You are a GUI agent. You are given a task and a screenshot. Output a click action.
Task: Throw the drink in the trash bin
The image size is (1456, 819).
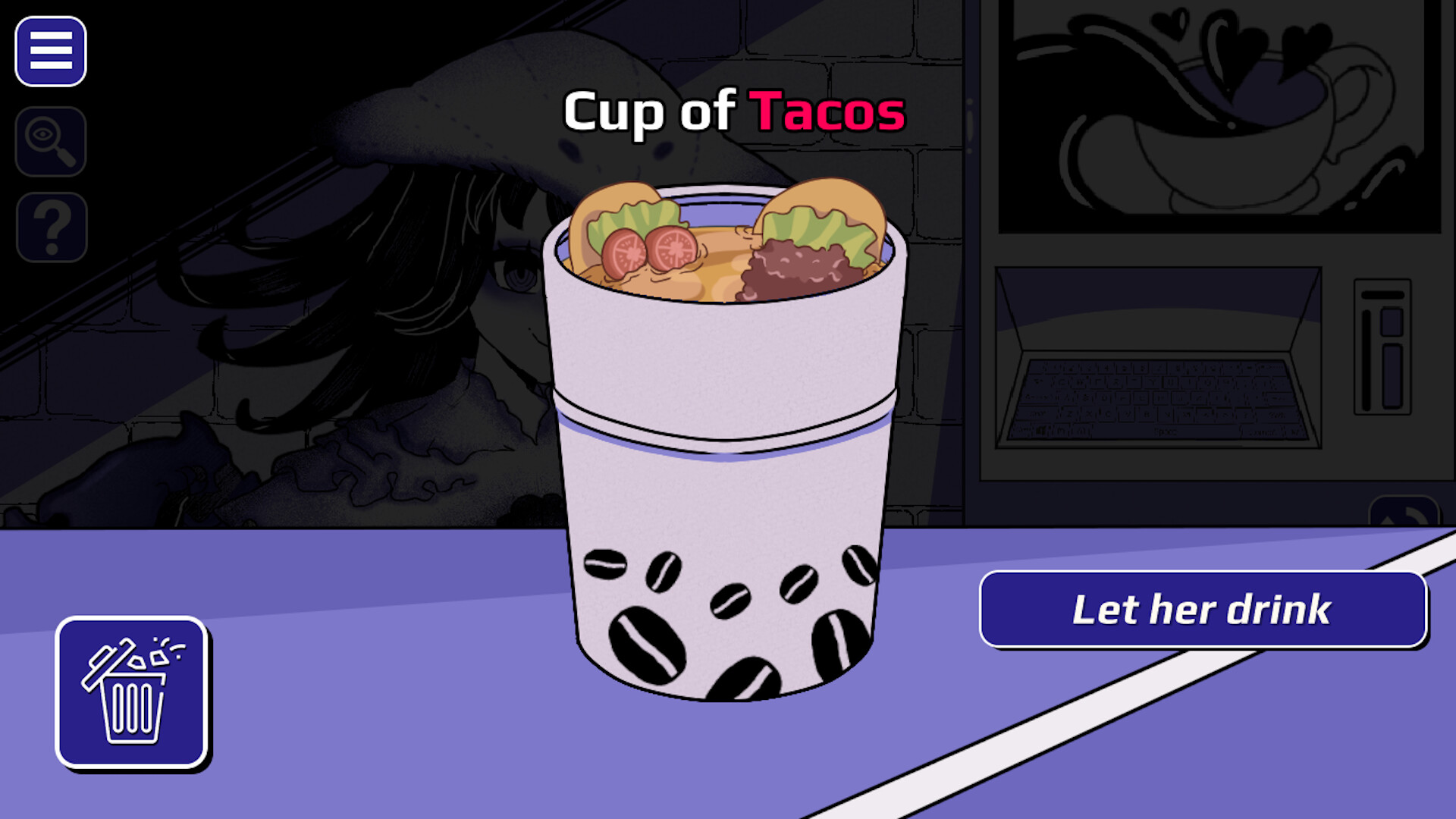coord(131,692)
